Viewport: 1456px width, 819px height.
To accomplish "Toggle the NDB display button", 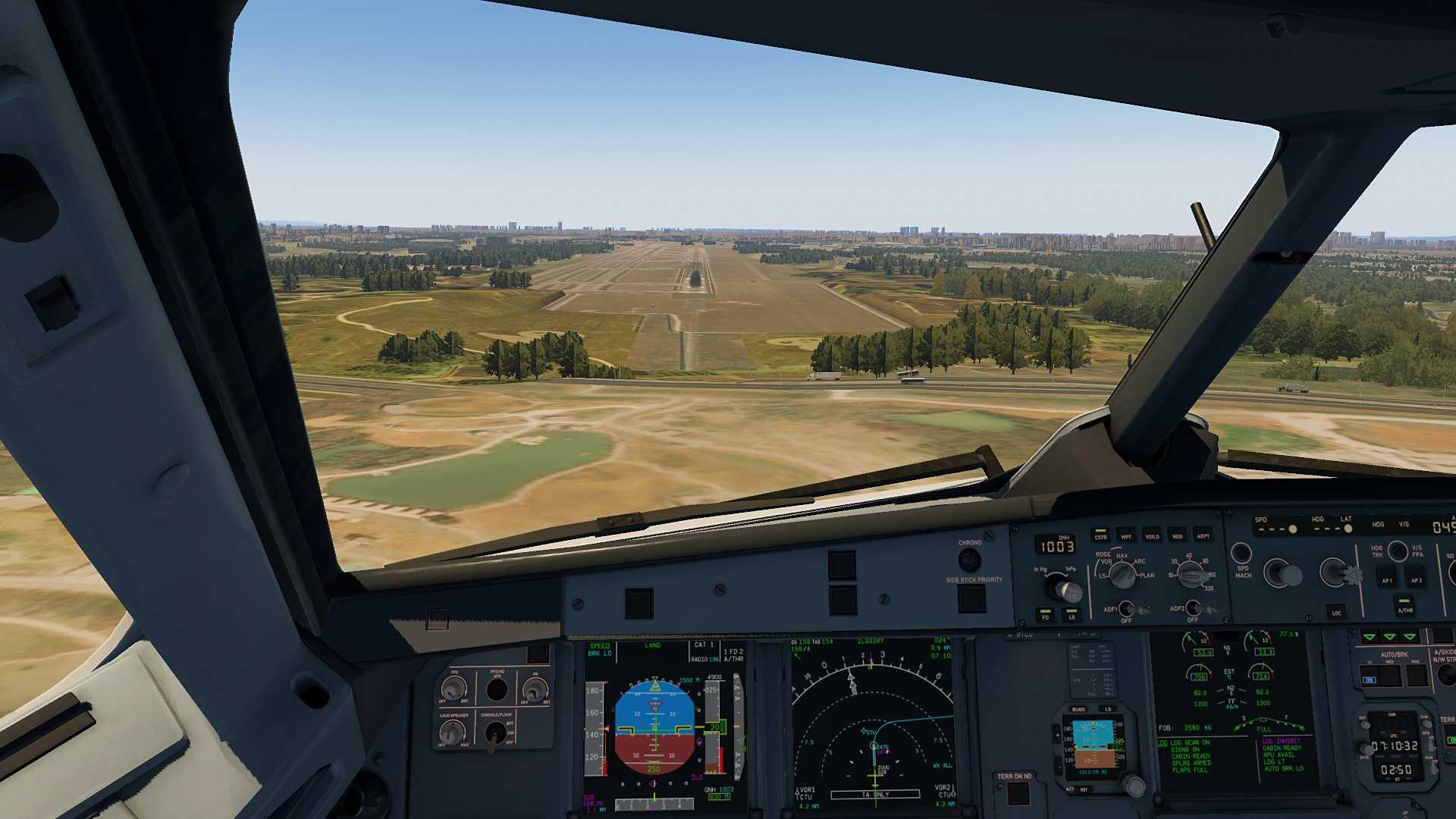I will click(x=1177, y=534).
